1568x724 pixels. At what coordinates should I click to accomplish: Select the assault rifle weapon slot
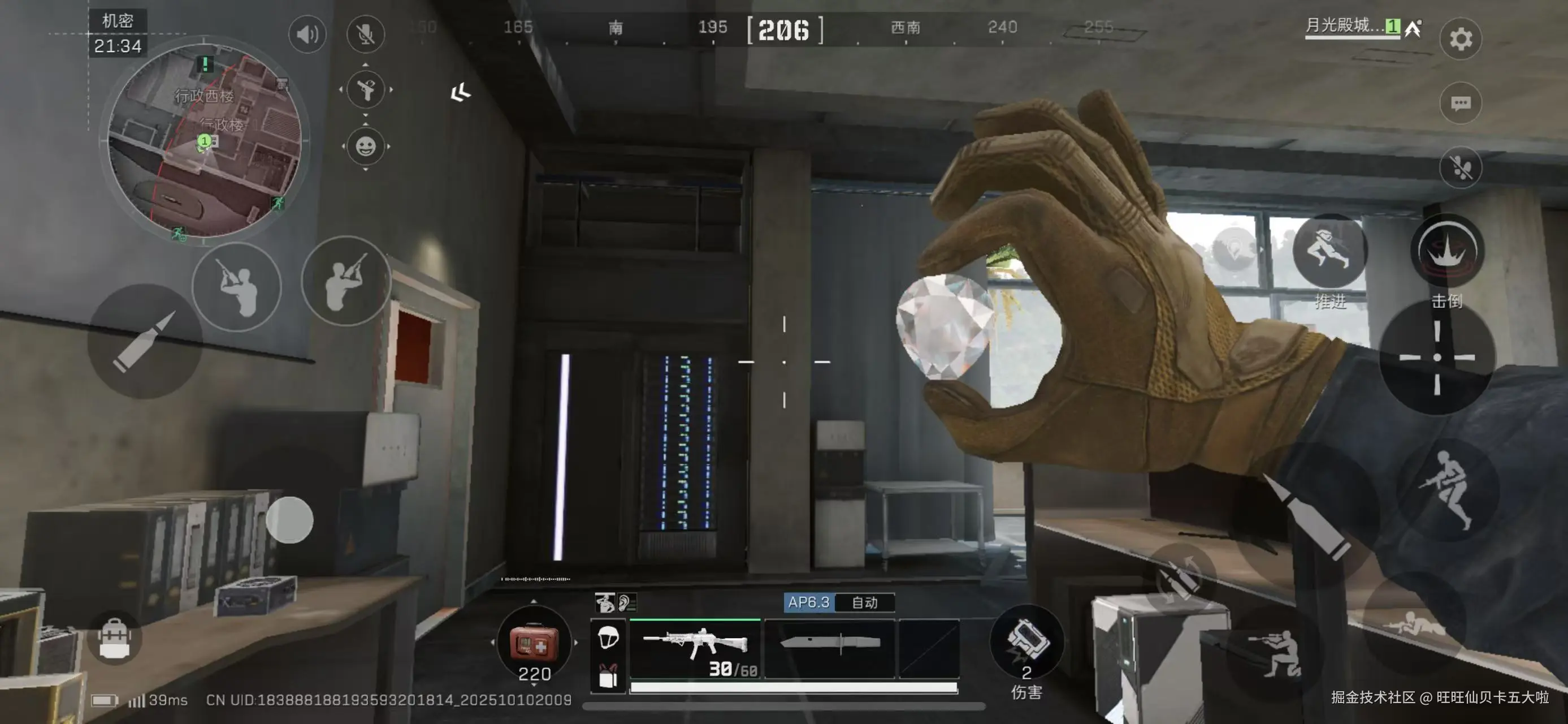[x=695, y=648]
